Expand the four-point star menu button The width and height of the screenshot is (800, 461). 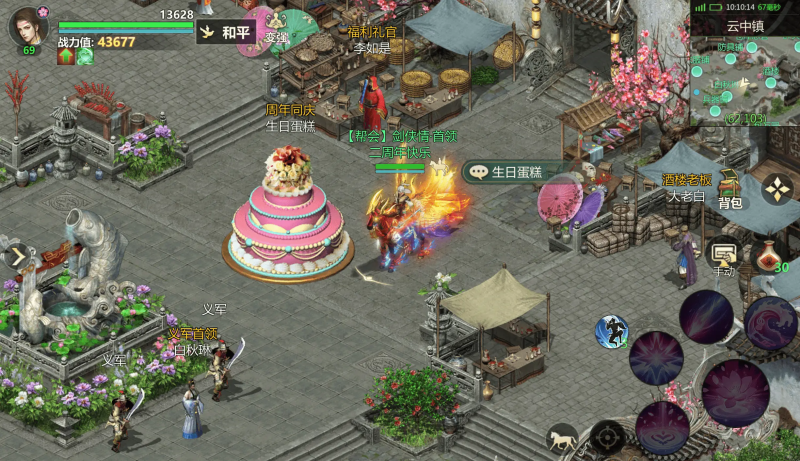pyautogui.click(x=777, y=189)
